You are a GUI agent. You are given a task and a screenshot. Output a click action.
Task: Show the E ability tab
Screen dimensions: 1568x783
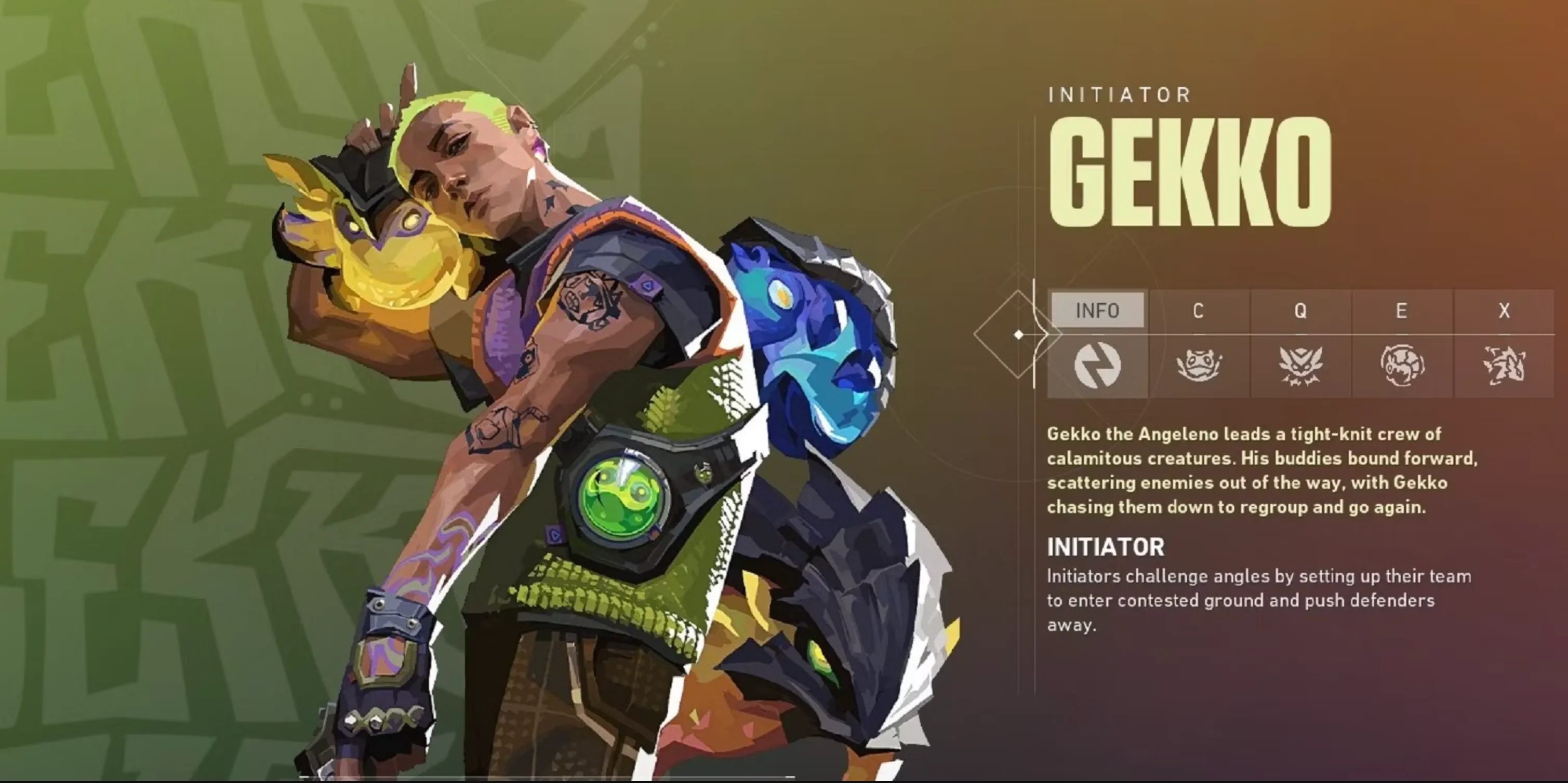(x=1401, y=311)
